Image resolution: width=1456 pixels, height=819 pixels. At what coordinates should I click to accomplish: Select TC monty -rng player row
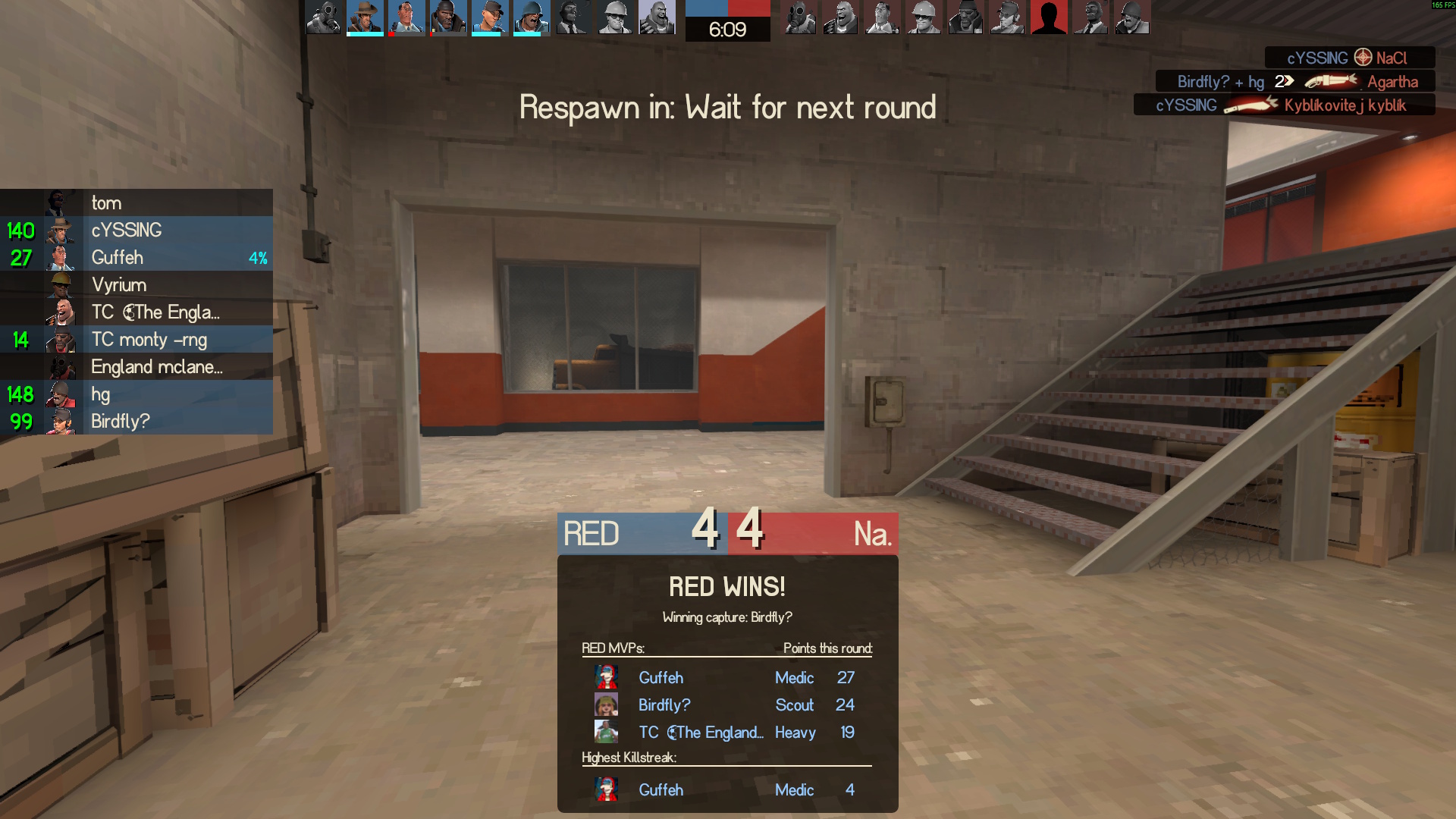136,340
